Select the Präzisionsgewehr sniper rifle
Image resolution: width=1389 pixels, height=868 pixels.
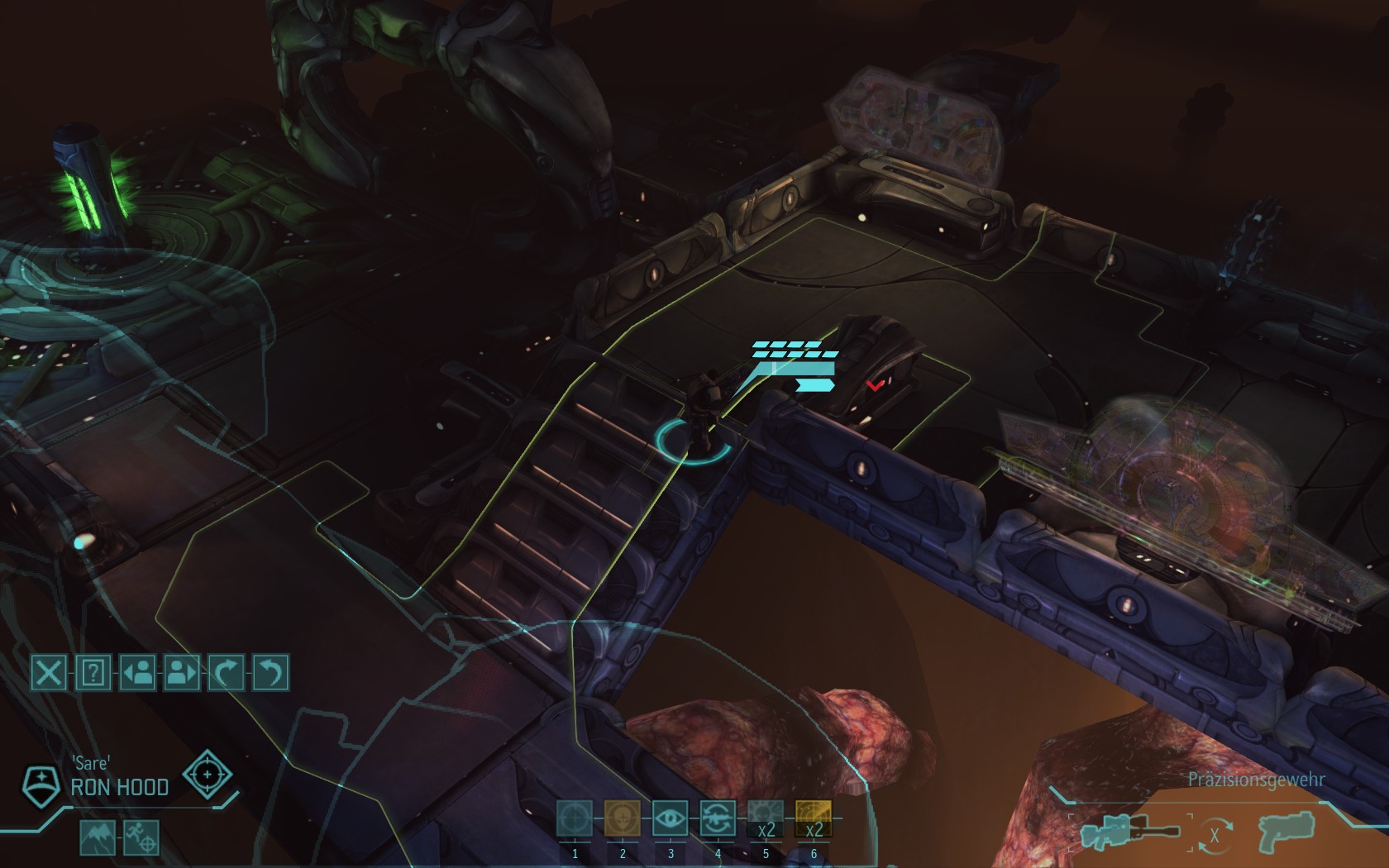tap(1129, 832)
